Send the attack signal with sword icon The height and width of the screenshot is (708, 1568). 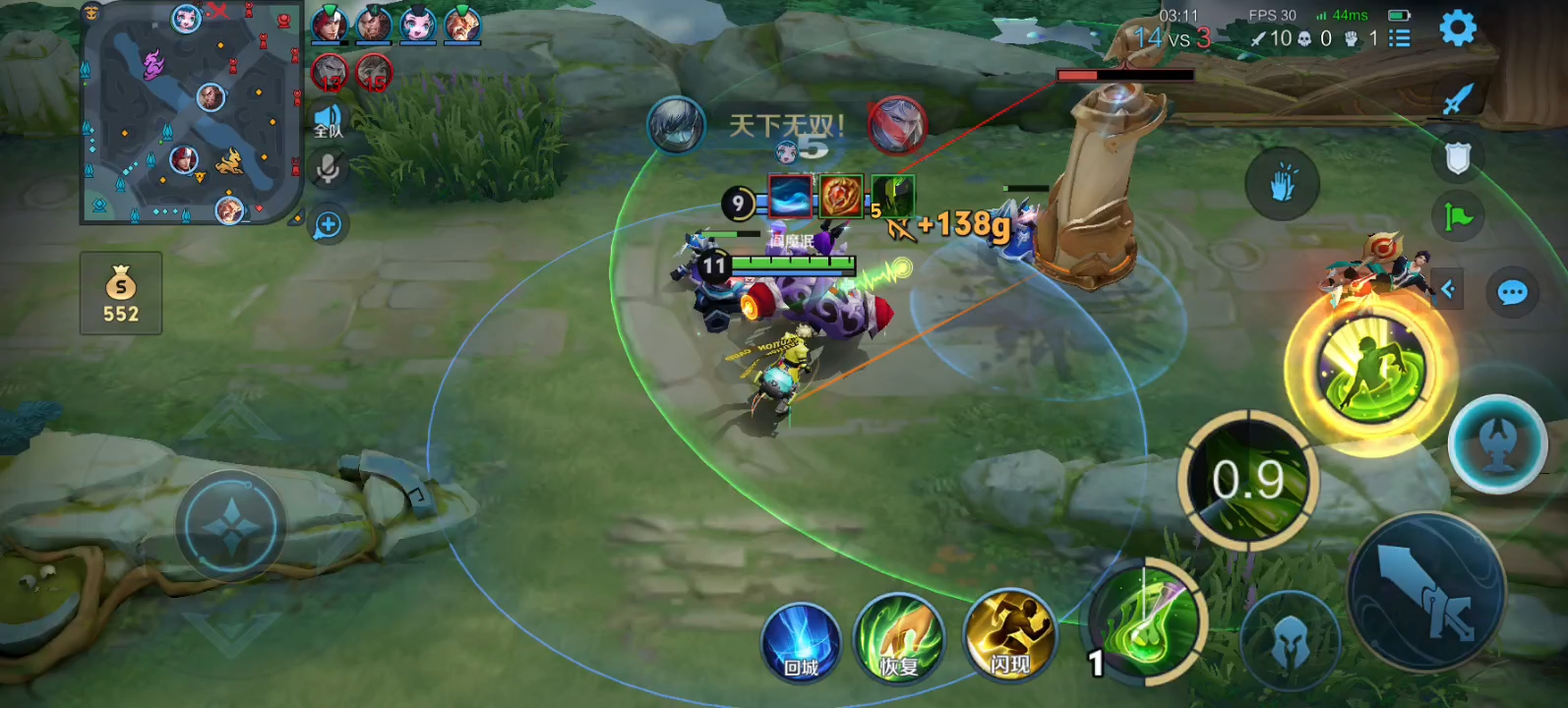point(1457,98)
